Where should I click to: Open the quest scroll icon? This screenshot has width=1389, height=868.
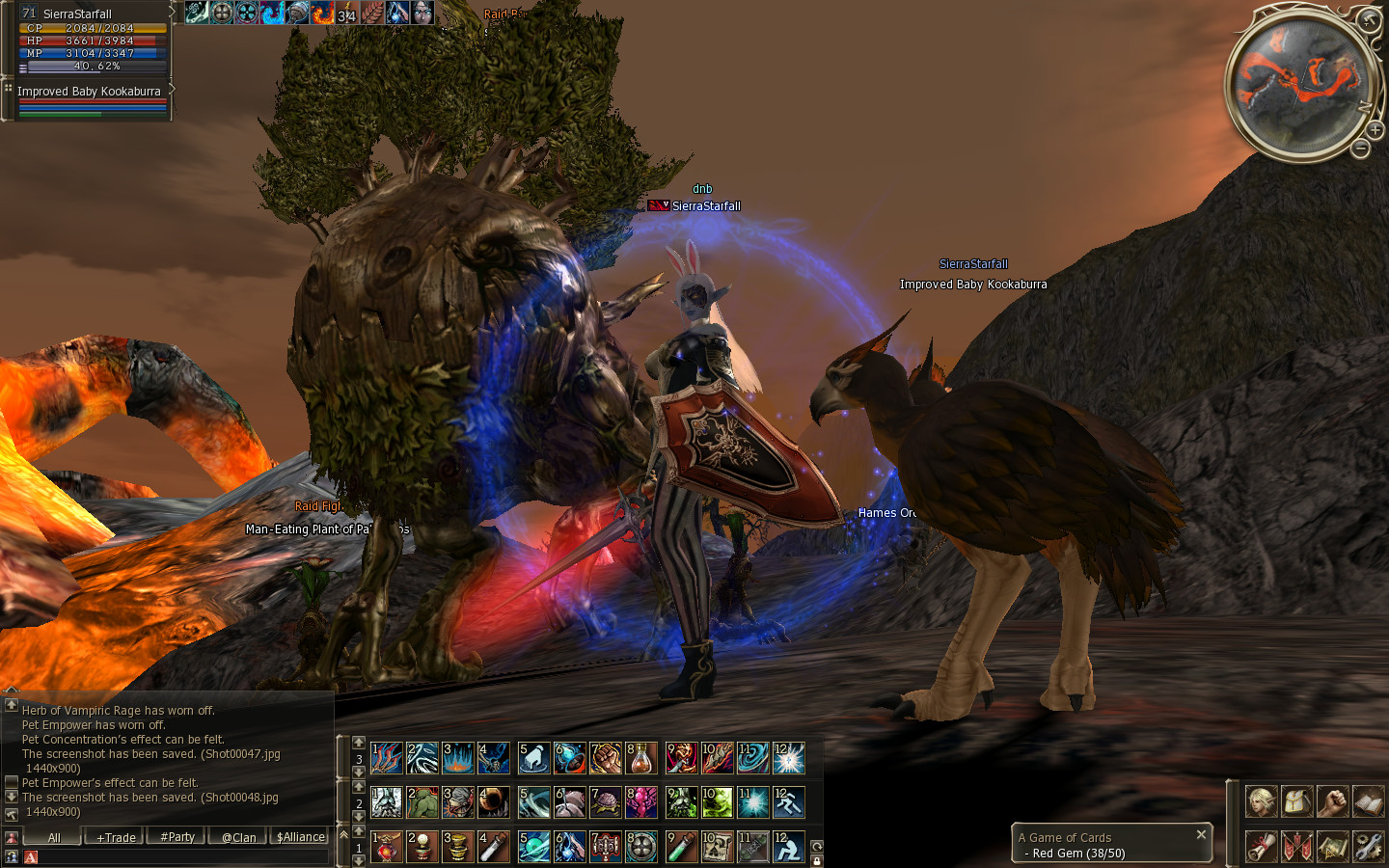pos(1261,846)
